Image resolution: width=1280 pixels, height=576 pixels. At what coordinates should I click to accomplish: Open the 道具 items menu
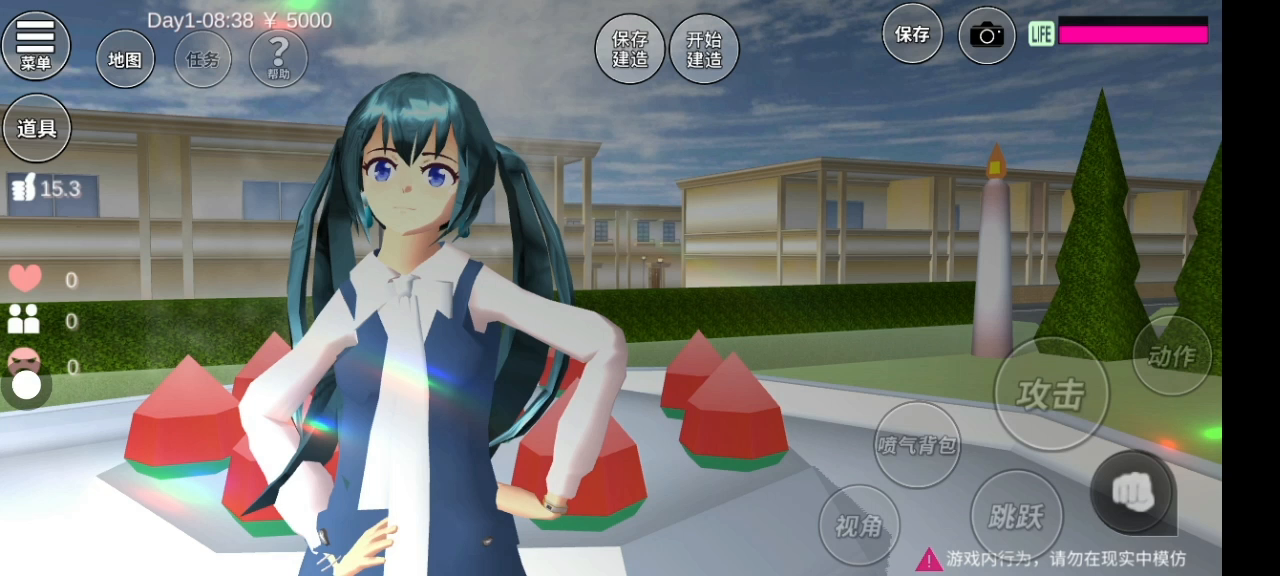[37, 128]
